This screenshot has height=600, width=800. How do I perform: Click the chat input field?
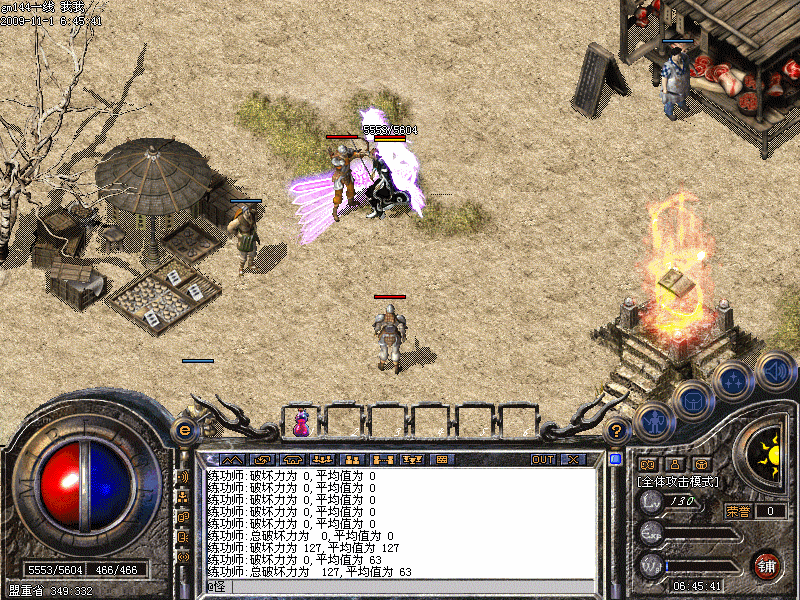coord(400,586)
